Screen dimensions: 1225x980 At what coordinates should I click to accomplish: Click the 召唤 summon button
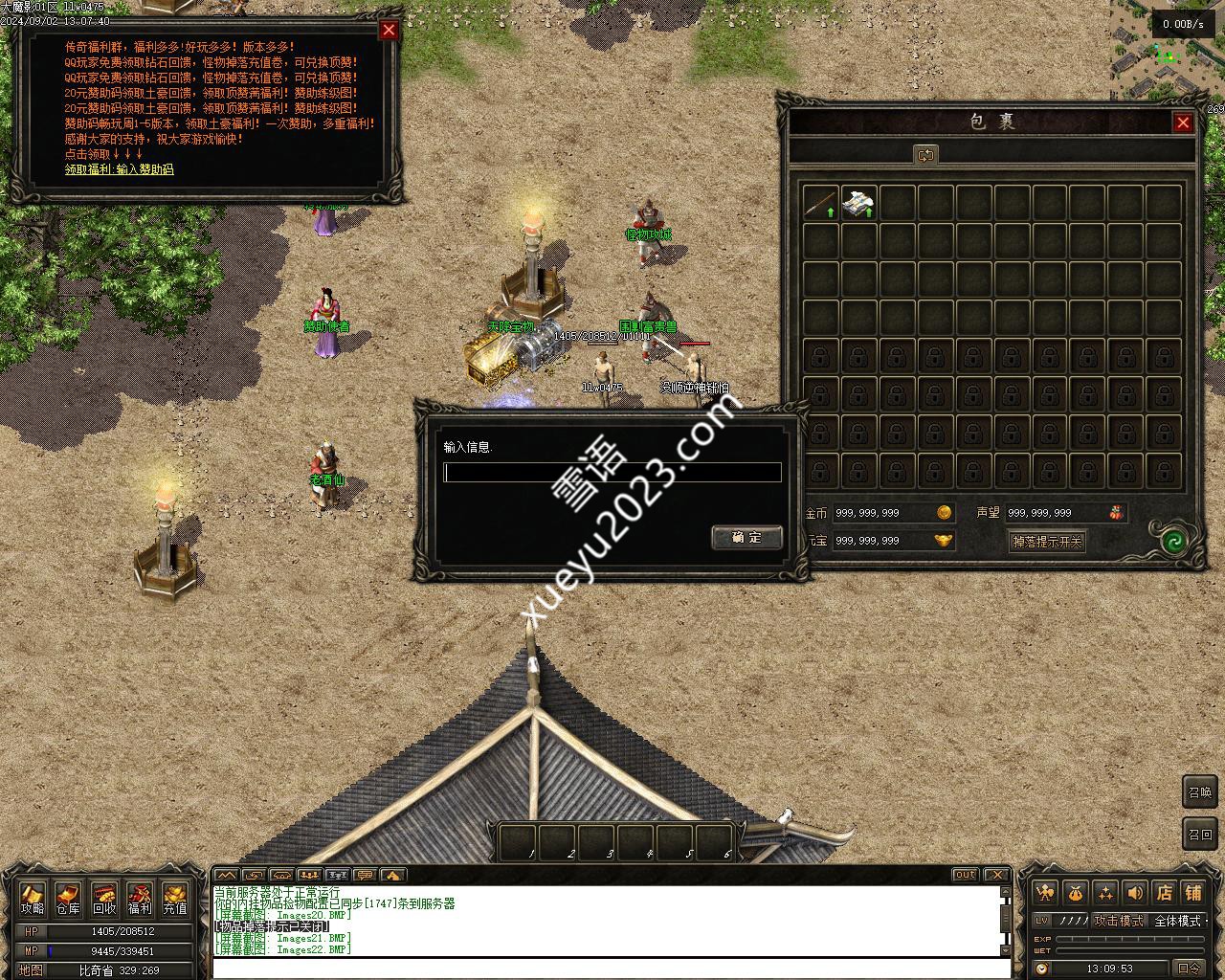pyautogui.click(x=1200, y=791)
